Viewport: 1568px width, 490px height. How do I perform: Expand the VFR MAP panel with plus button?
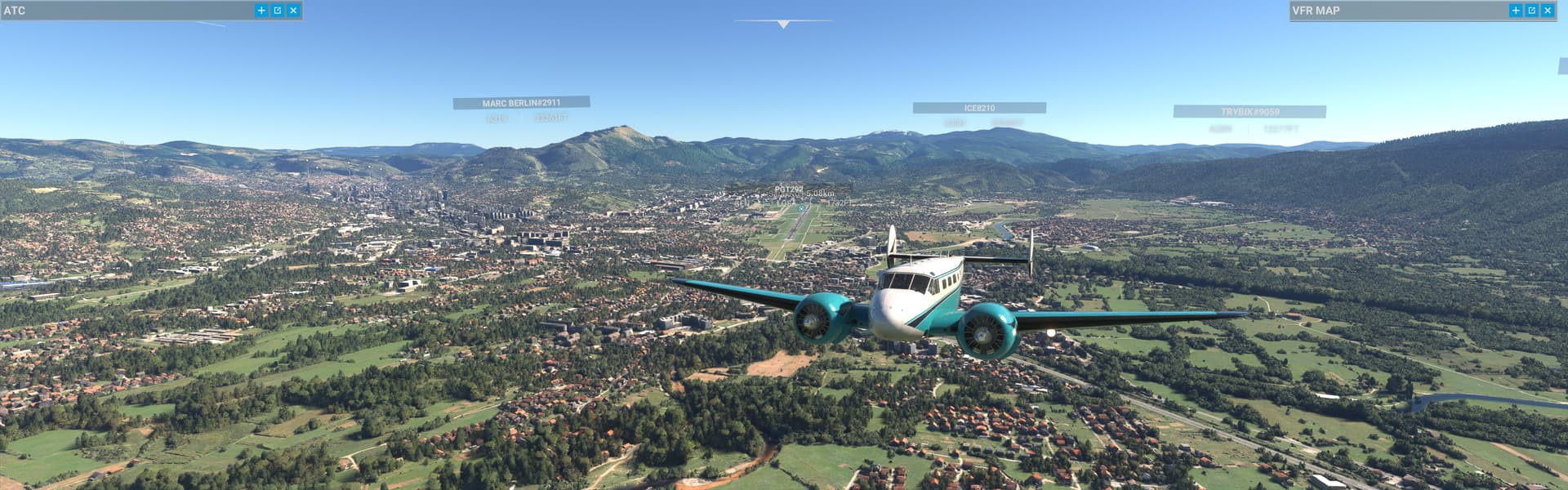pyautogui.click(x=1516, y=11)
